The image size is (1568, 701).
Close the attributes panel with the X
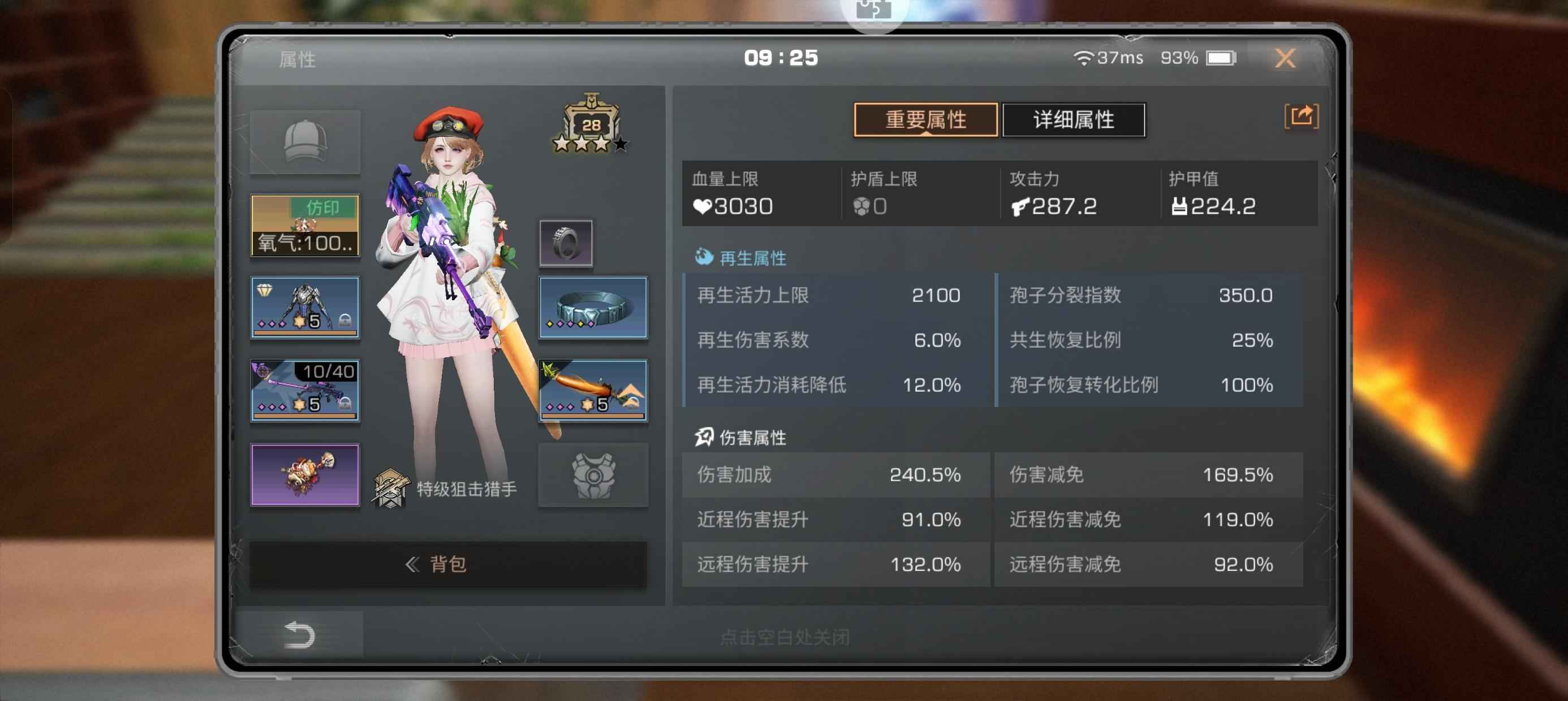click(x=1285, y=58)
